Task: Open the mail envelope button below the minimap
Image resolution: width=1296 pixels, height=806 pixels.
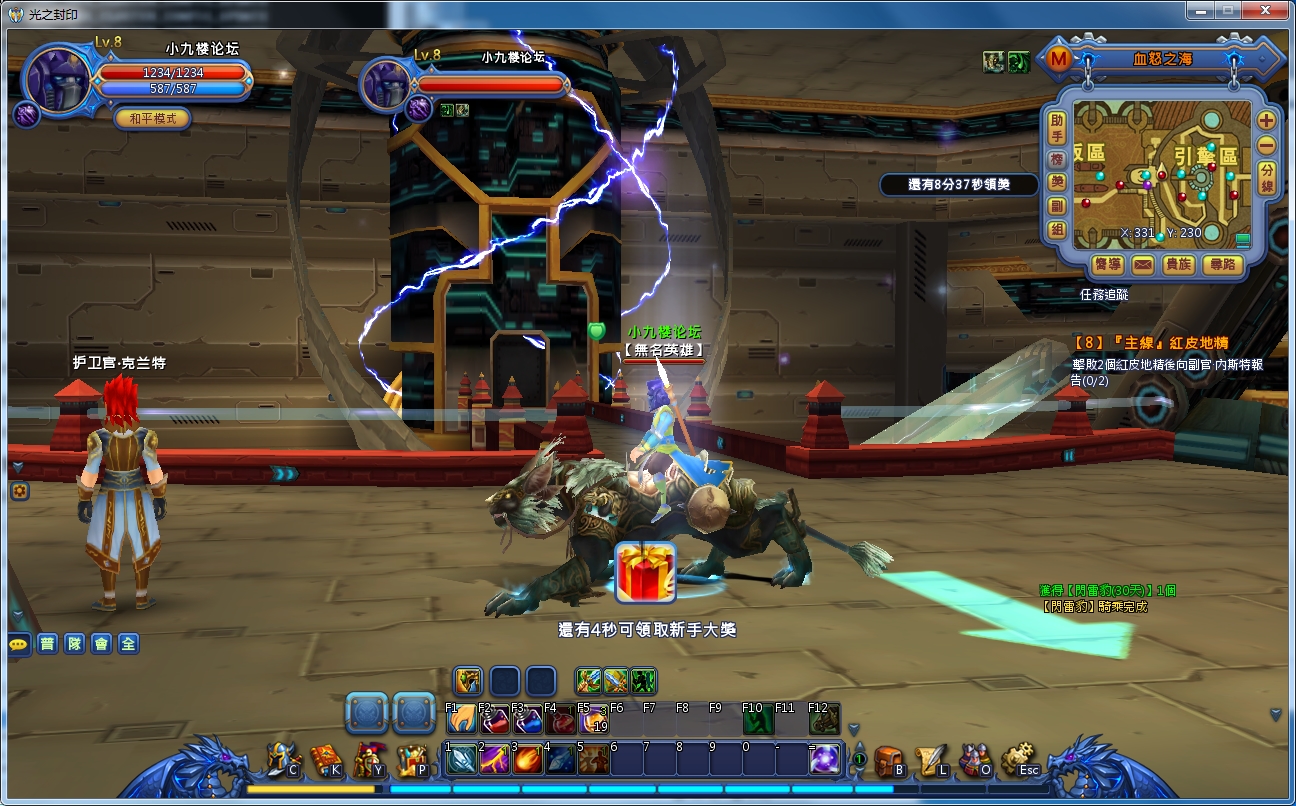Action: click(1143, 265)
